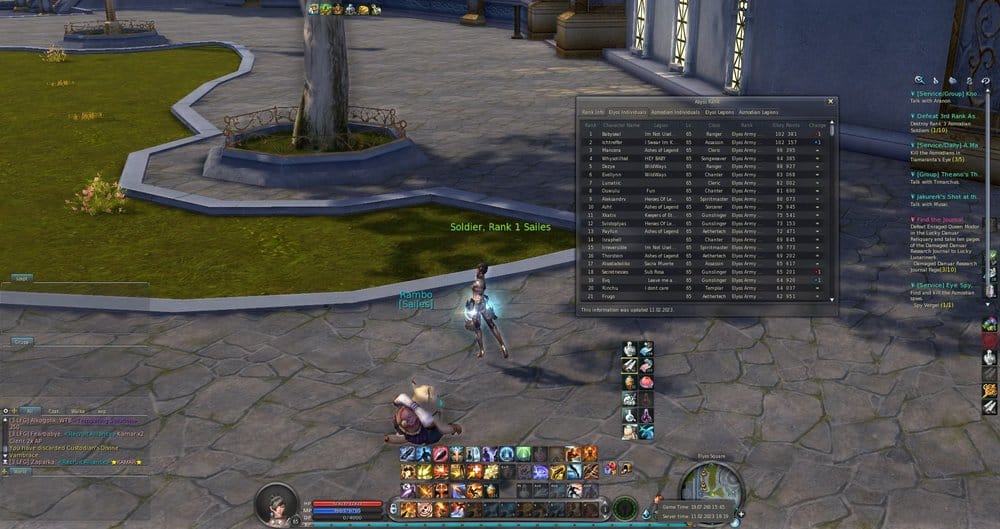
Task: Use the pink jelly consumable slot
Action: (x=646, y=382)
